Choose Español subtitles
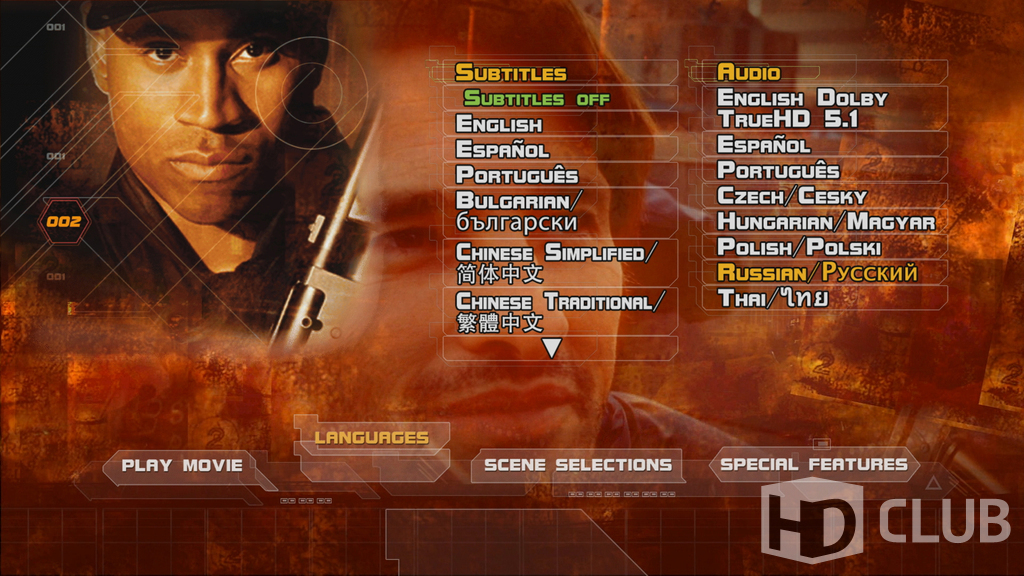The height and width of the screenshot is (576, 1024). [x=502, y=150]
